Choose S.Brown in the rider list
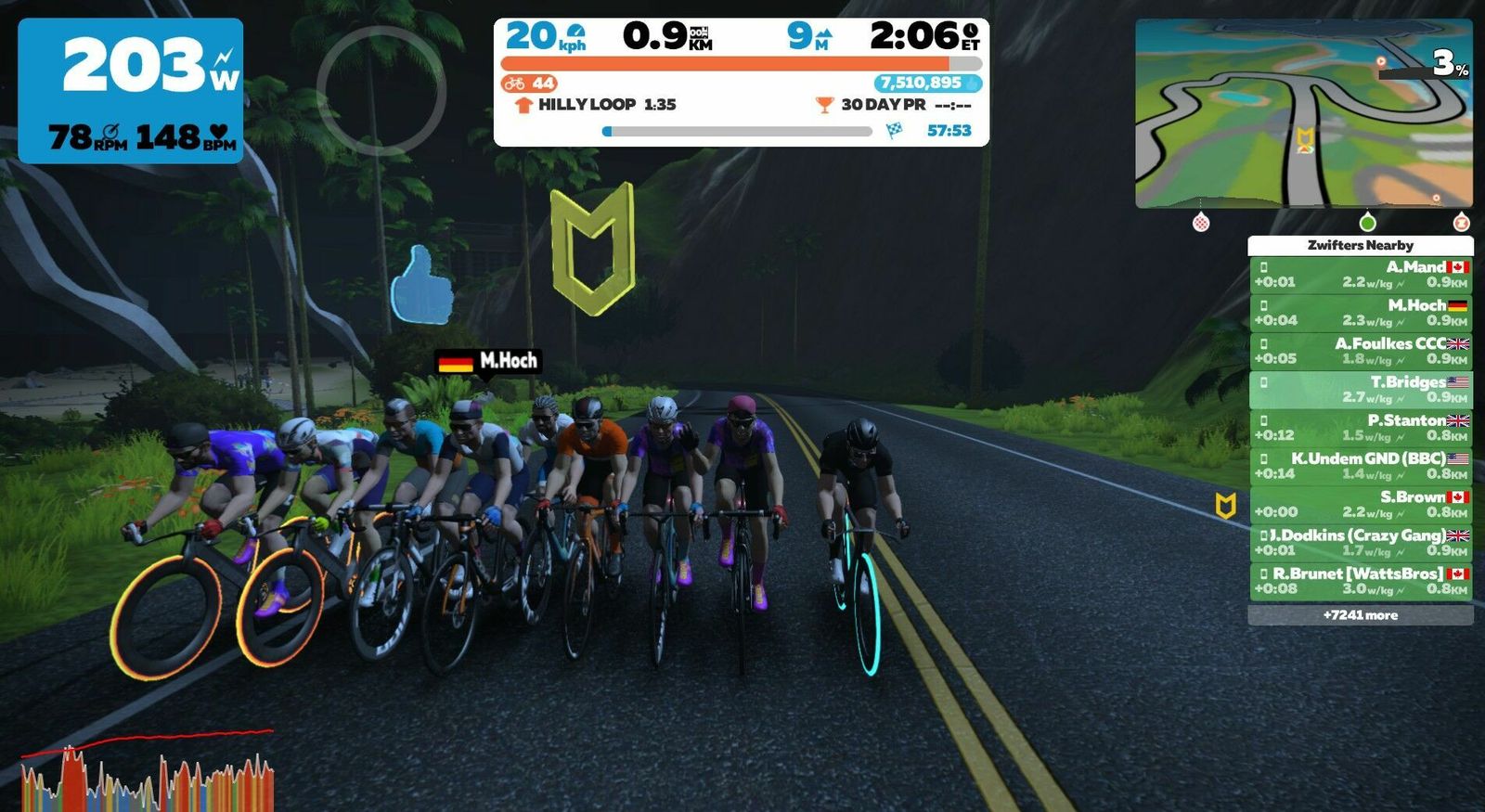Viewport: 1485px width, 812px height. click(1361, 504)
